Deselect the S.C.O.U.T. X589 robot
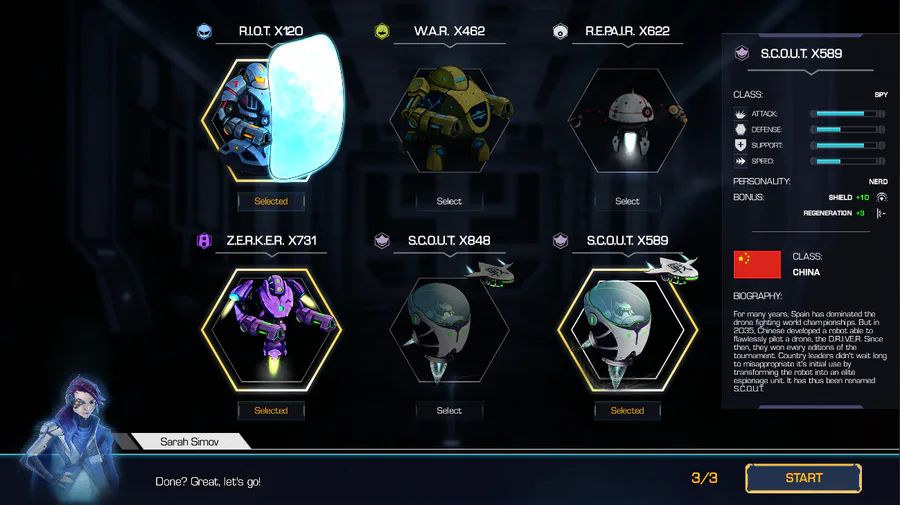 click(627, 410)
